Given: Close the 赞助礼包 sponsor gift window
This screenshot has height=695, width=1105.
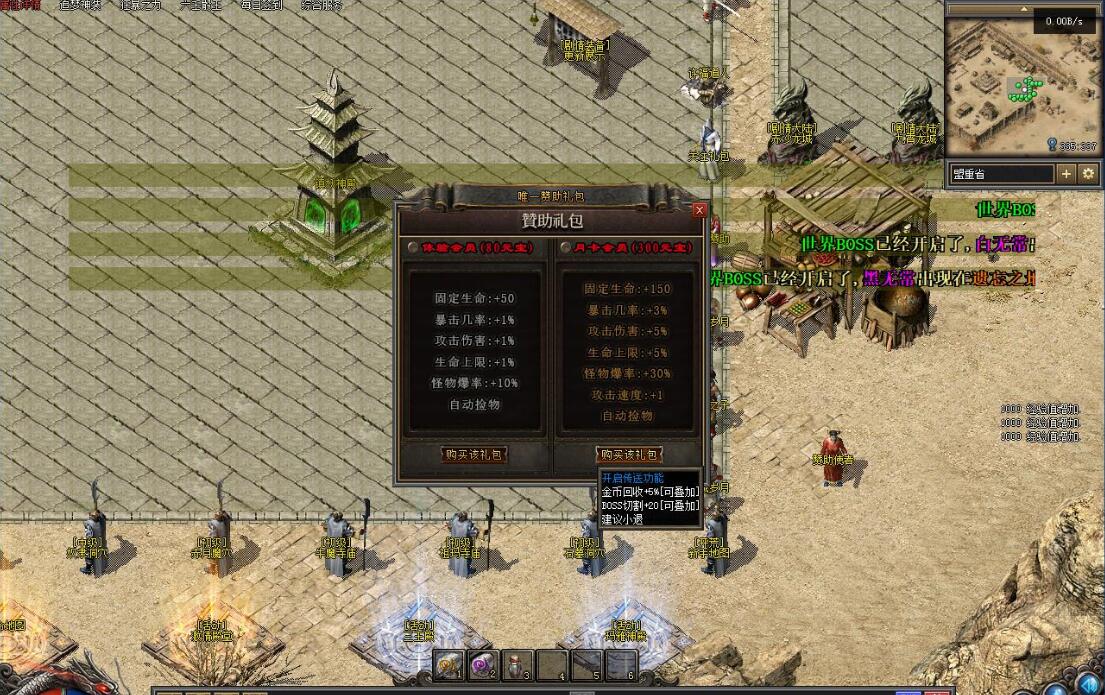Looking at the screenshot, I should [699, 210].
